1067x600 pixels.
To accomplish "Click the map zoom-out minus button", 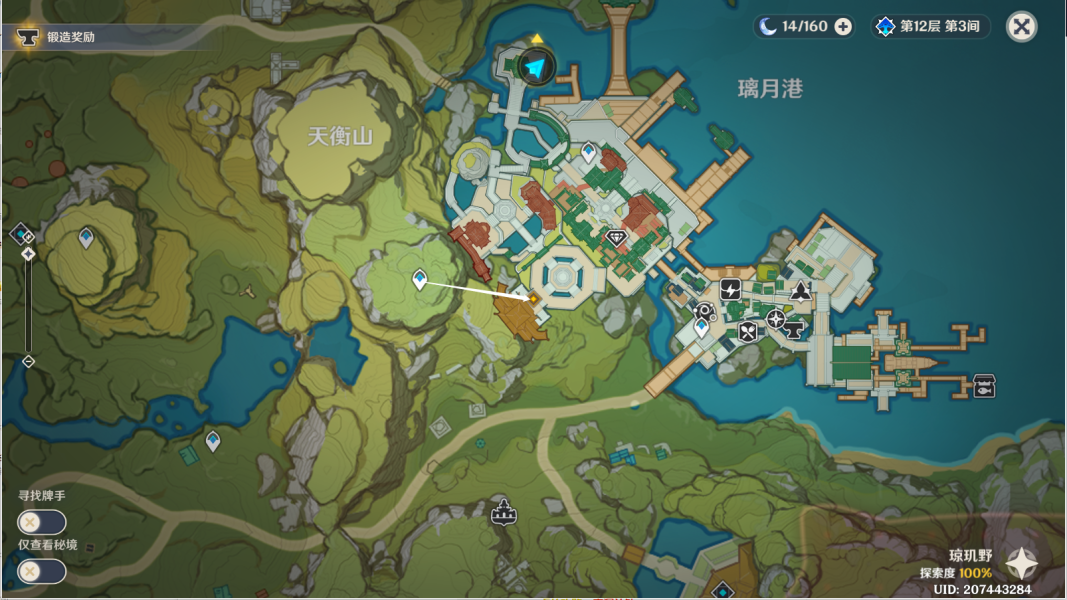I will tap(28, 361).
